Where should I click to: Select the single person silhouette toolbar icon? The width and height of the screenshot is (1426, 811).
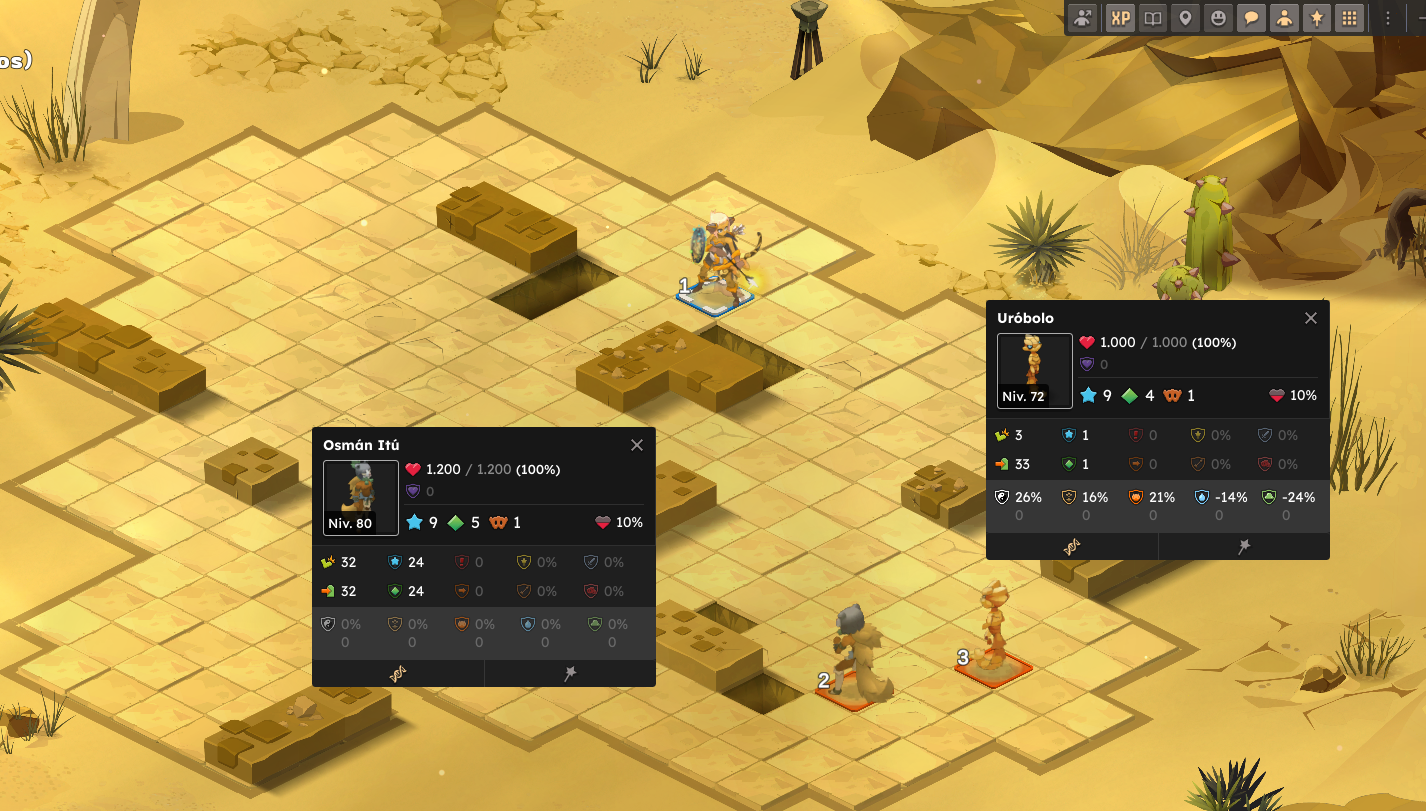[x=1283, y=18]
